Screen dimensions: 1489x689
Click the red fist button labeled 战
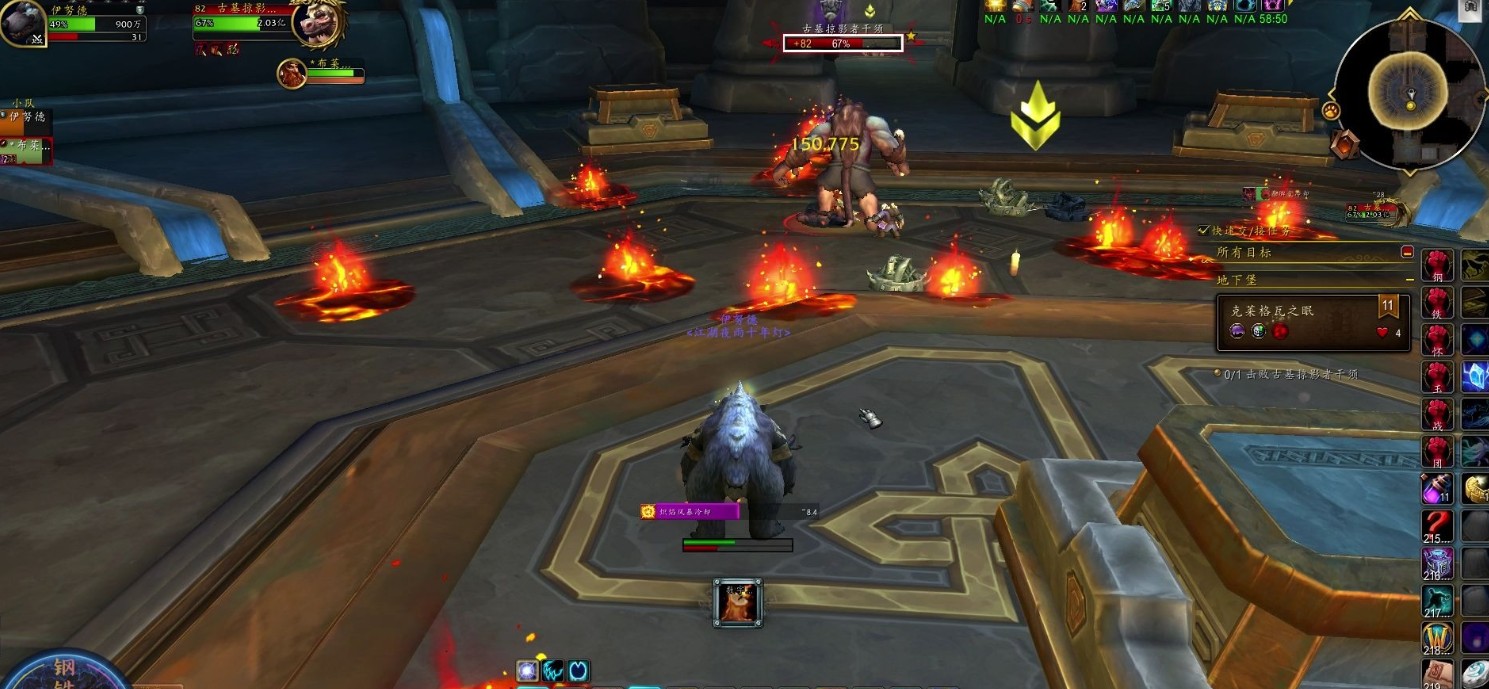pyautogui.click(x=1437, y=415)
